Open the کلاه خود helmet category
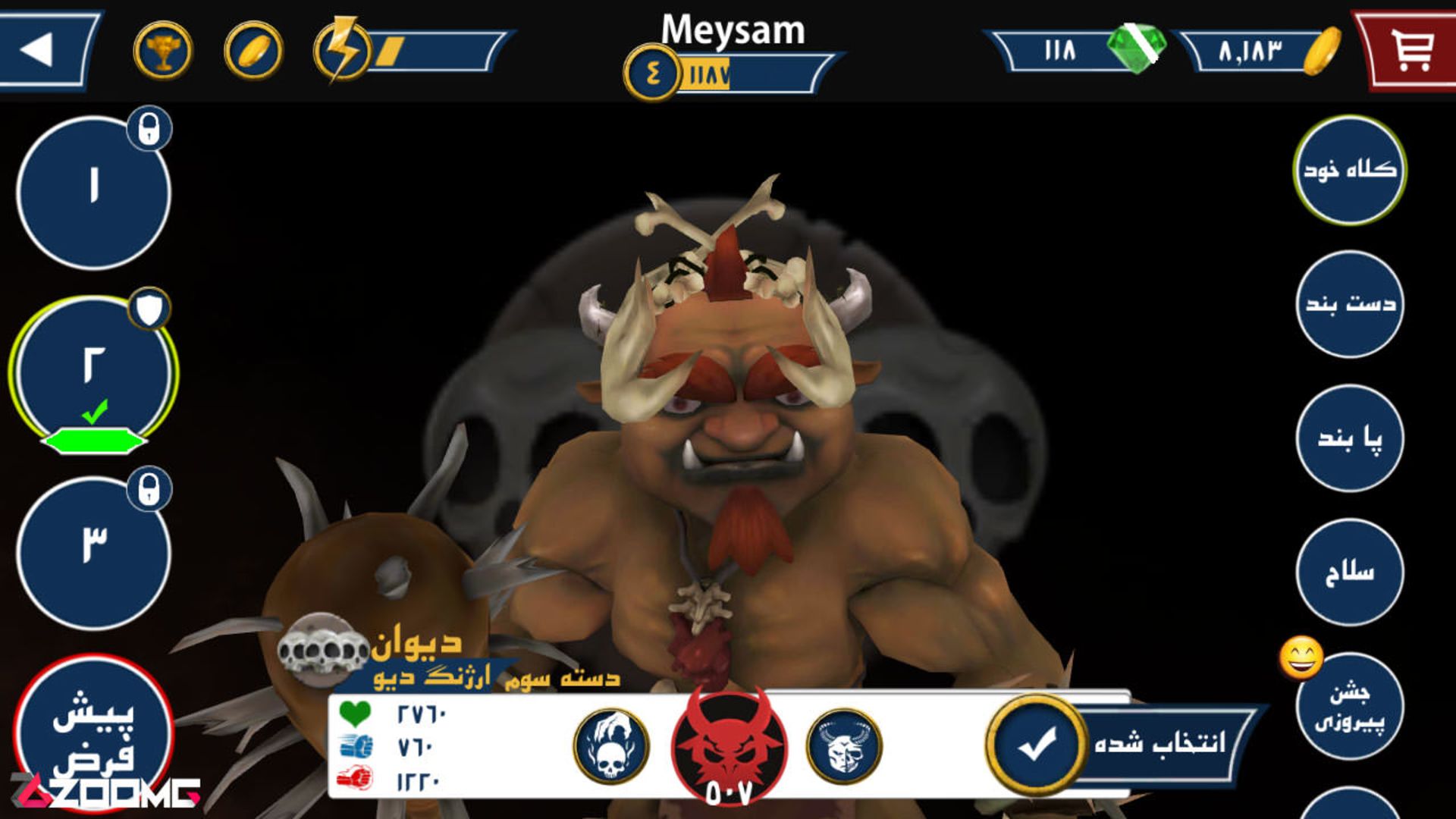1456x819 pixels. coord(1349,169)
